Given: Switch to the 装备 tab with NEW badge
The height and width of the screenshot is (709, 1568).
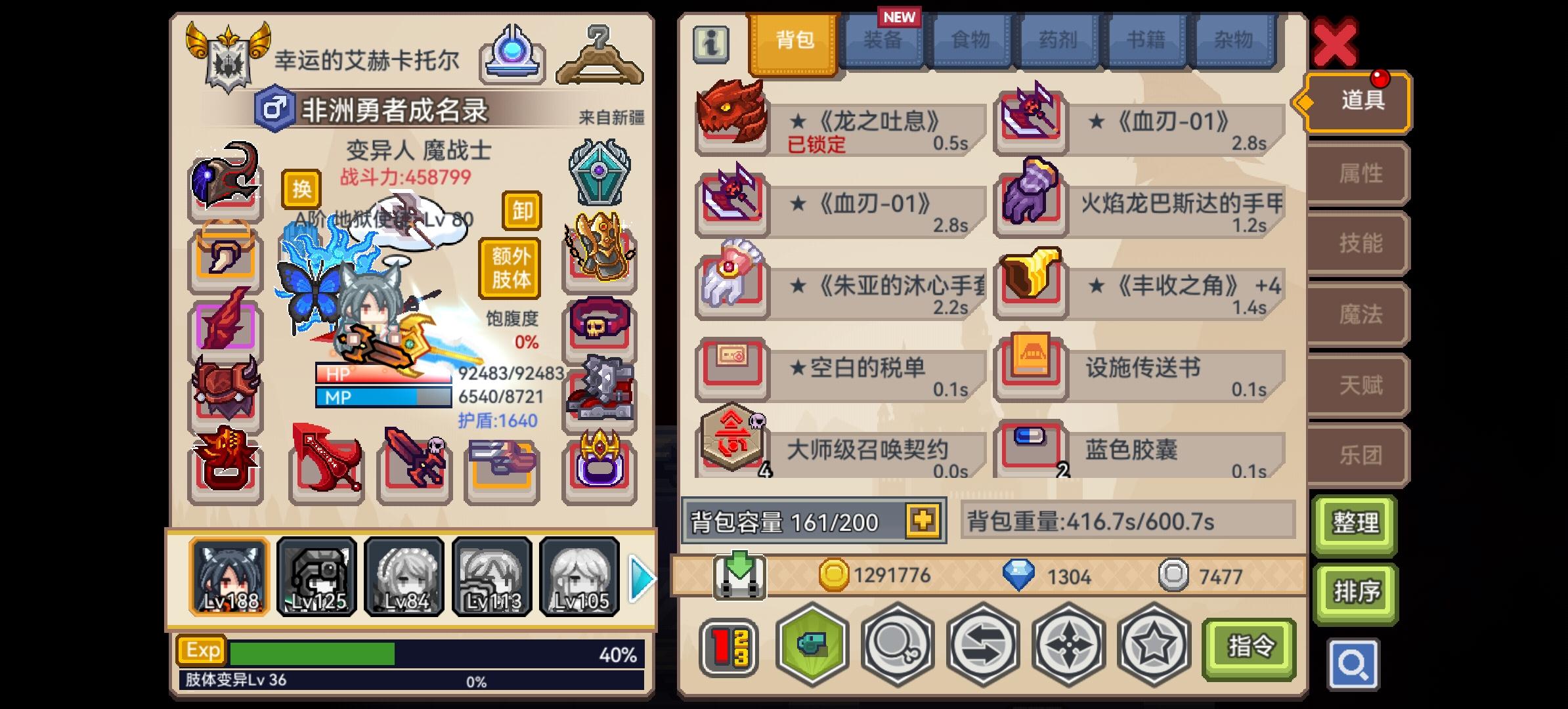Looking at the screenshot, I should [x=884, y=41].
